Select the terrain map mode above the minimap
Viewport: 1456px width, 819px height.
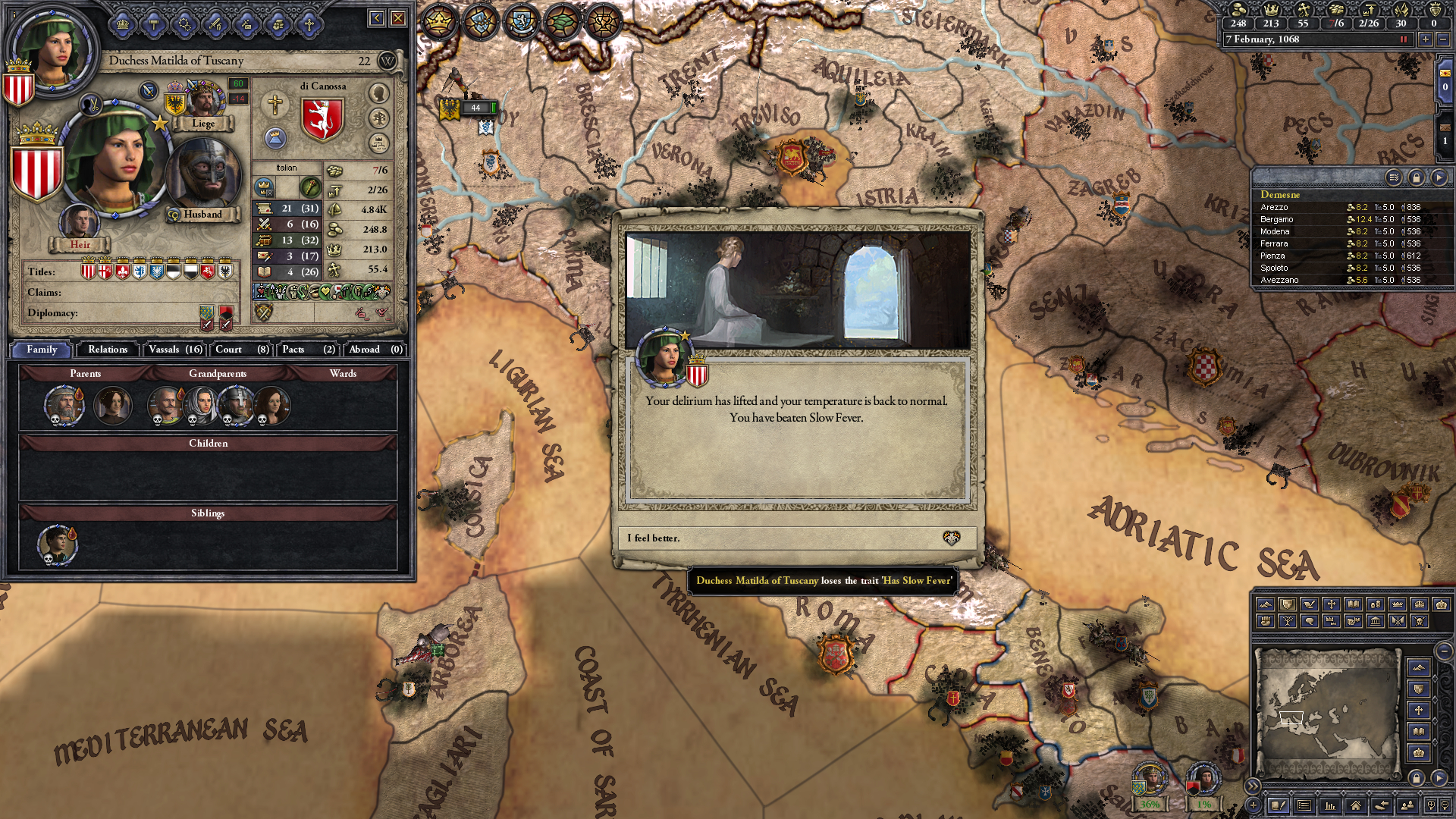(1265, 604)
